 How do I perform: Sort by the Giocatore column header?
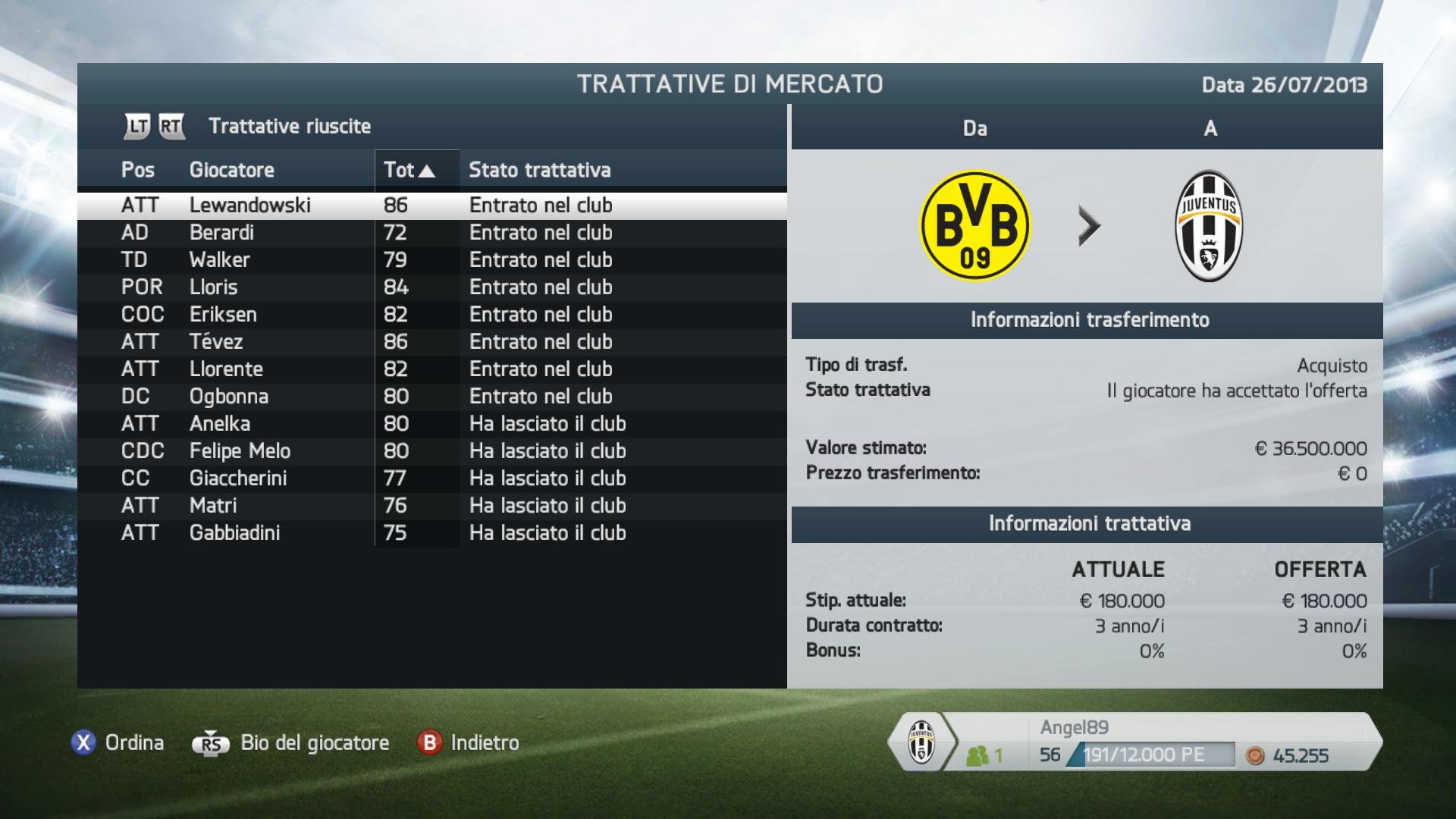pyautogui.click(x=232, y=170)
